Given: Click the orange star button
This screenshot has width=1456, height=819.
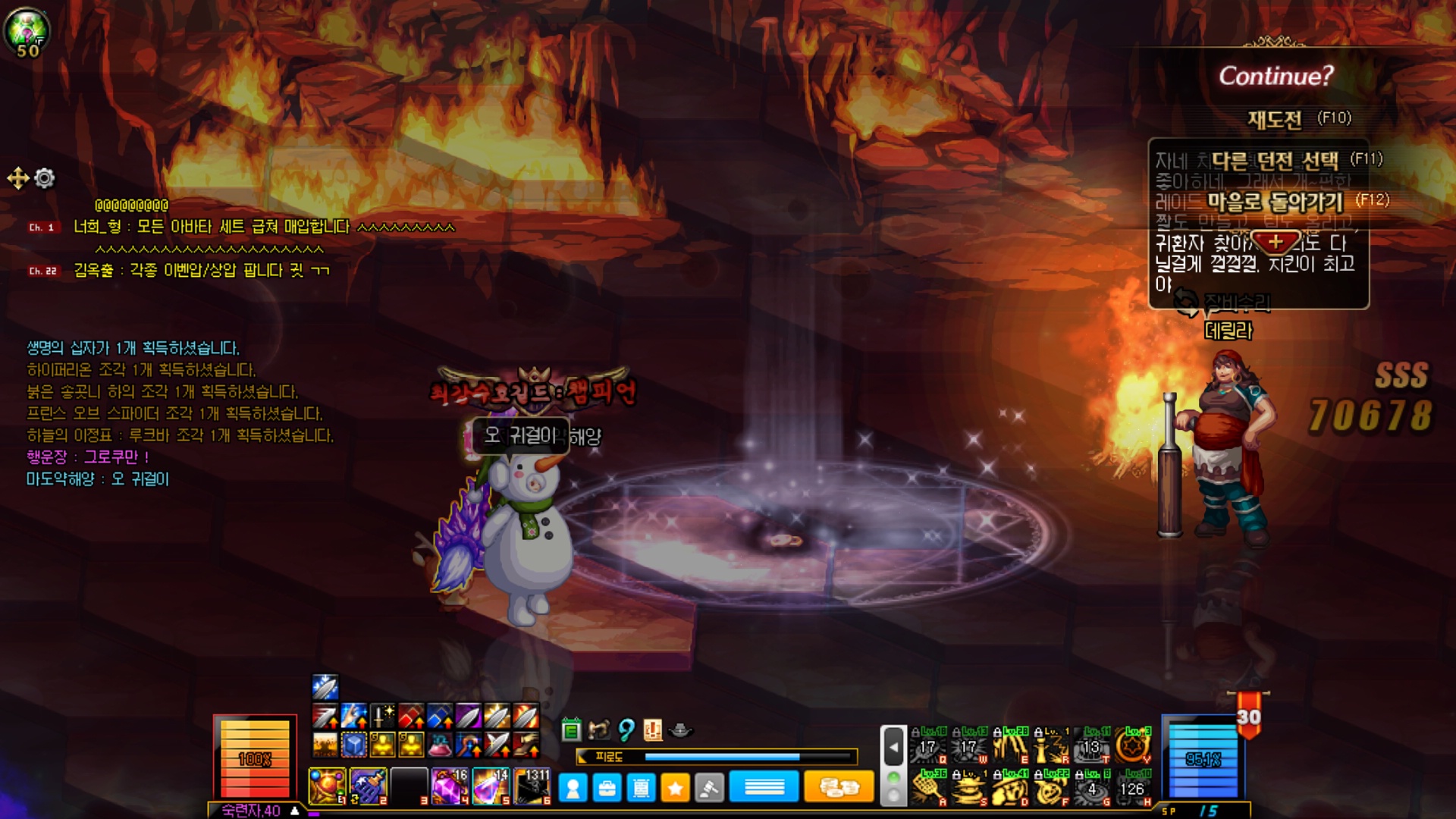Looking at the screenshot, I should coord(675,789).
